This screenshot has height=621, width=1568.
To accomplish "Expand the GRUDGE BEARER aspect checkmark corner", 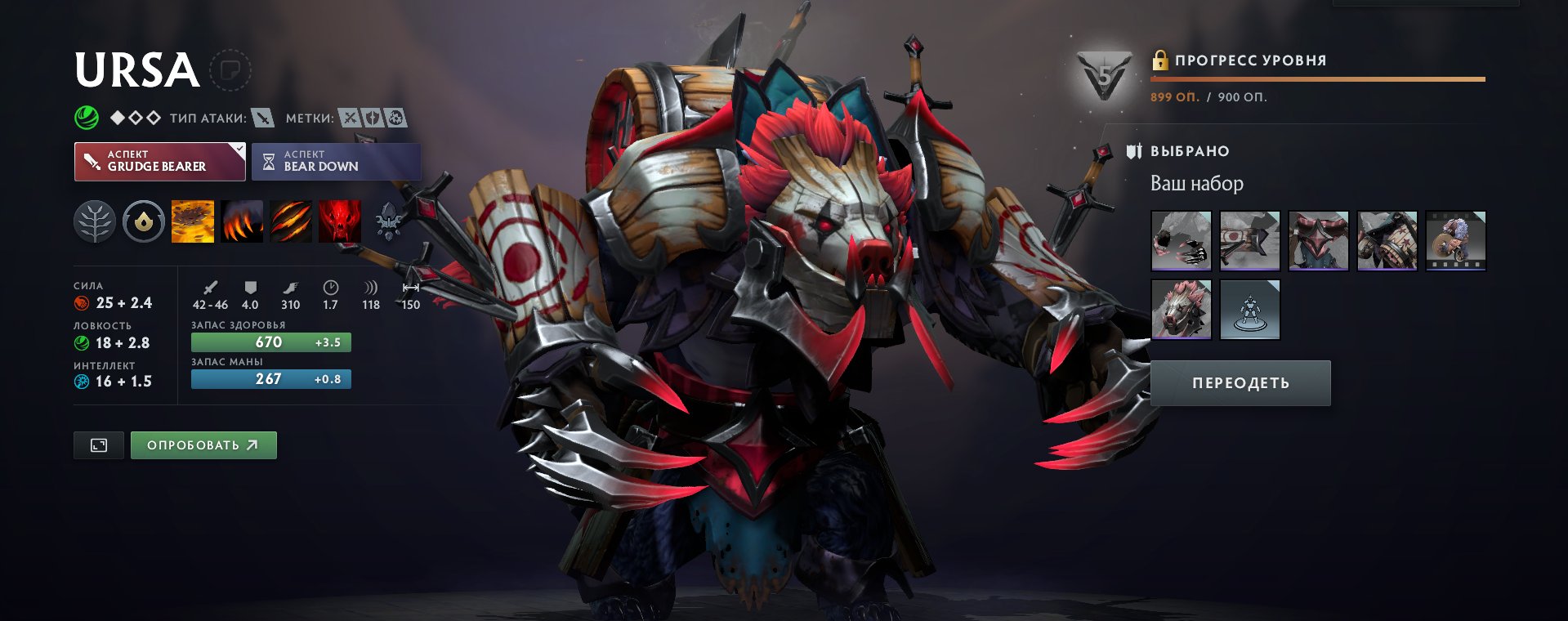I will [x=238, y=150].
